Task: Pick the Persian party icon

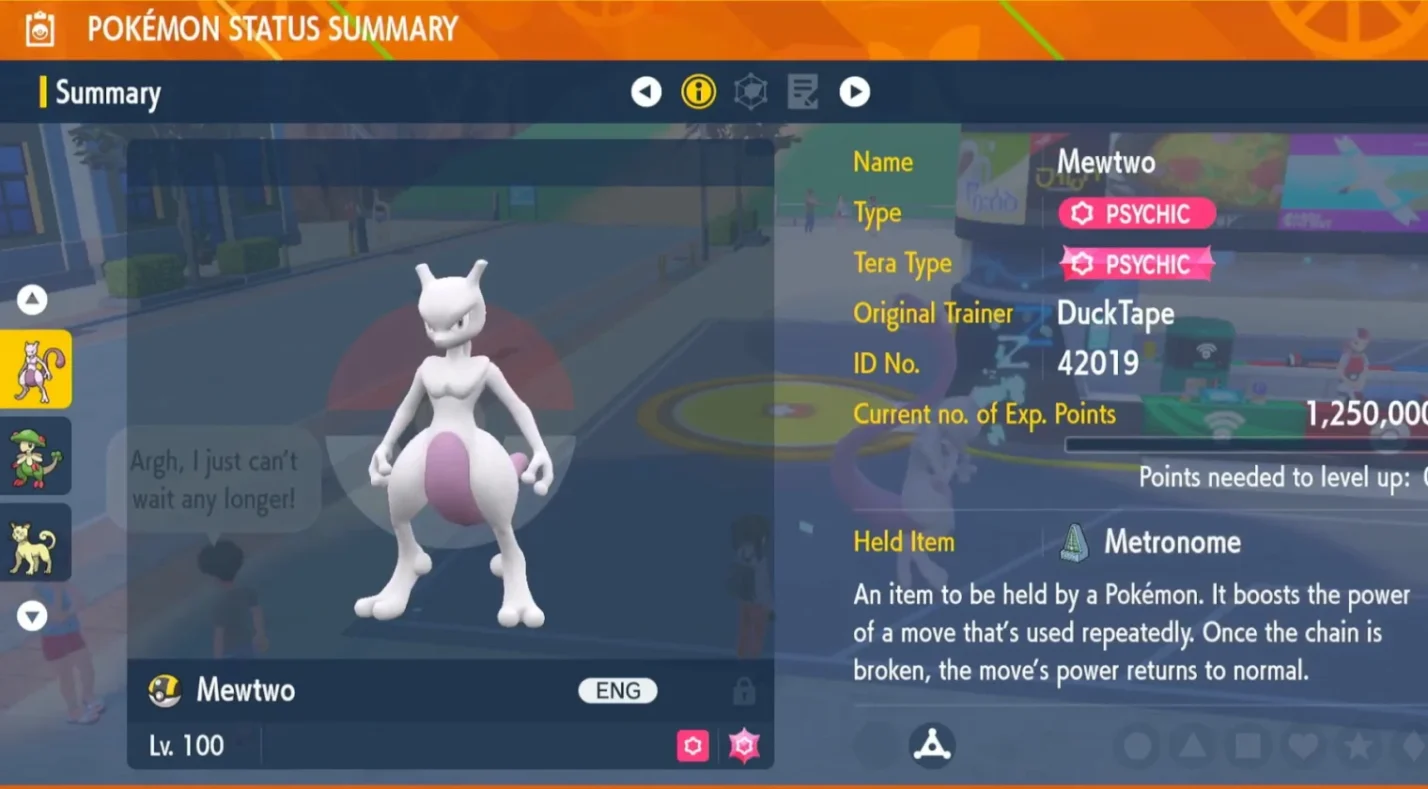Action: click(x=35, y=542)
